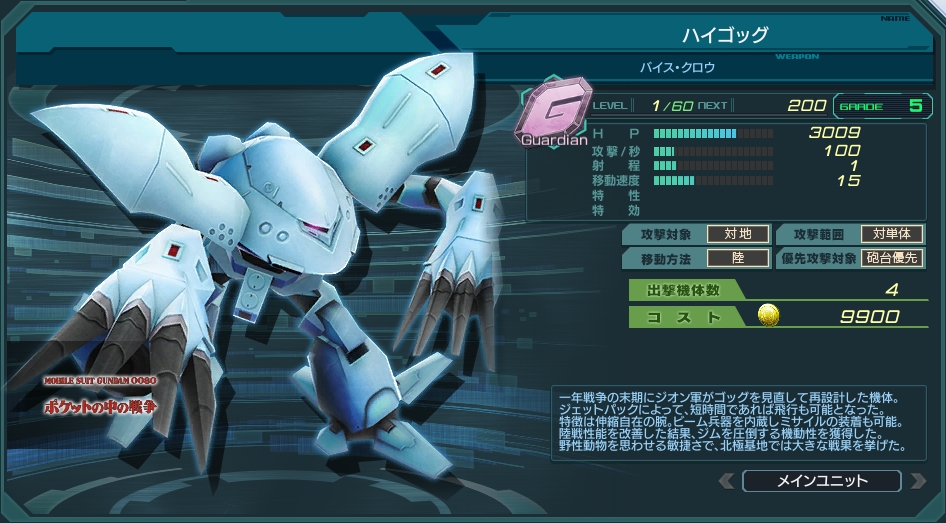Go to the previous unit page arrow
Image resolution: width=946 pixels, height=523 pixels.
pos(727,481)
